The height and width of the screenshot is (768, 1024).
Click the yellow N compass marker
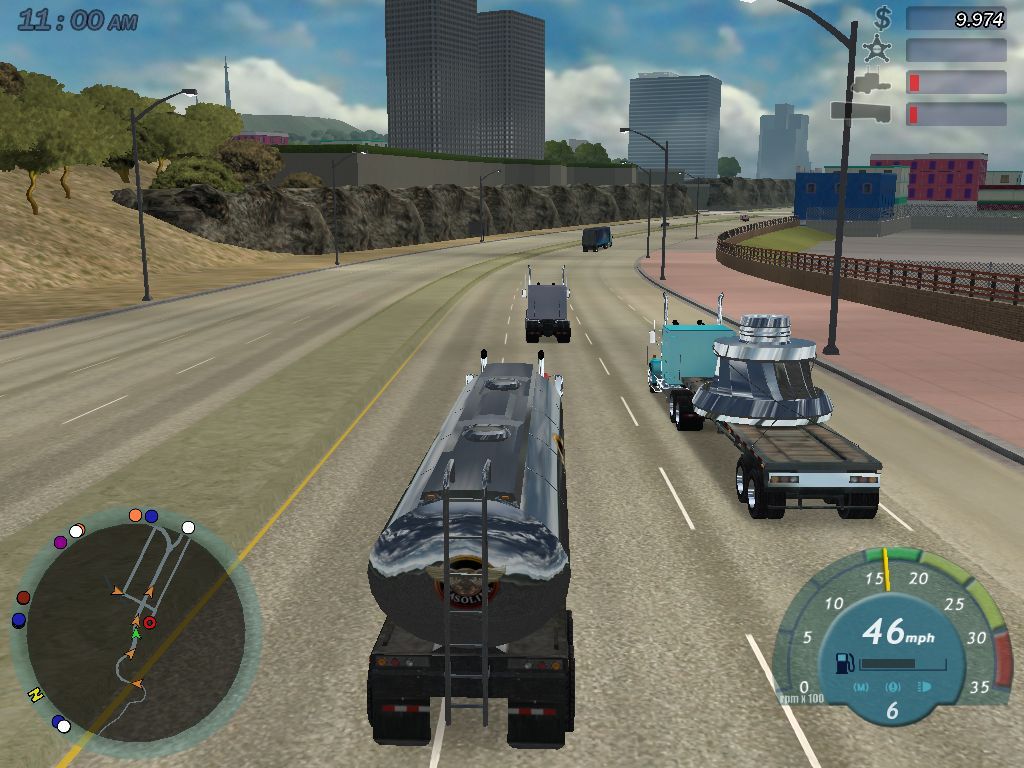click(36, 694)
